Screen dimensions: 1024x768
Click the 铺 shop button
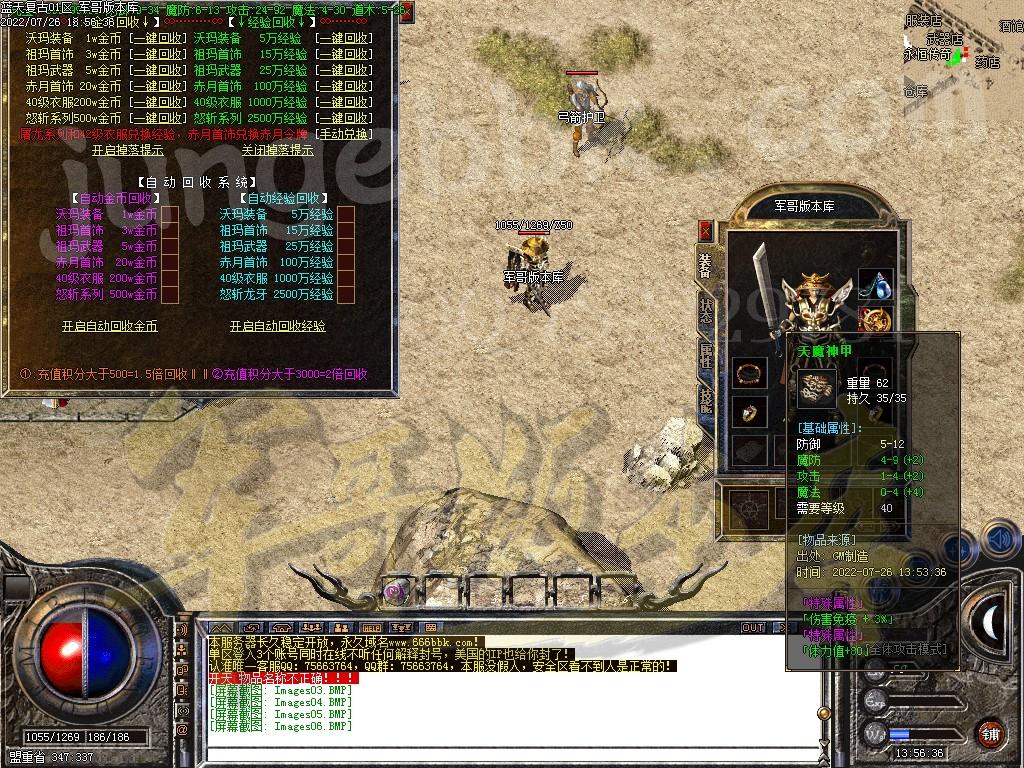(989, 732)
